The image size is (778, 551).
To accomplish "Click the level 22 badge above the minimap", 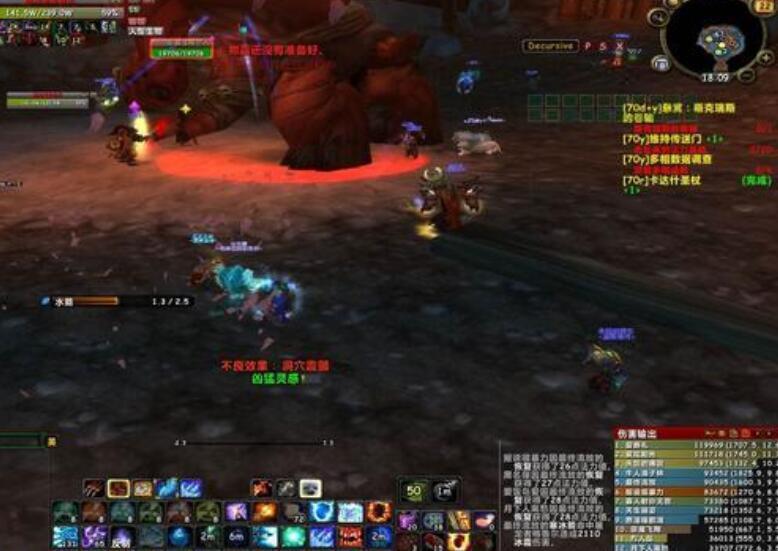I will point(765,6).
